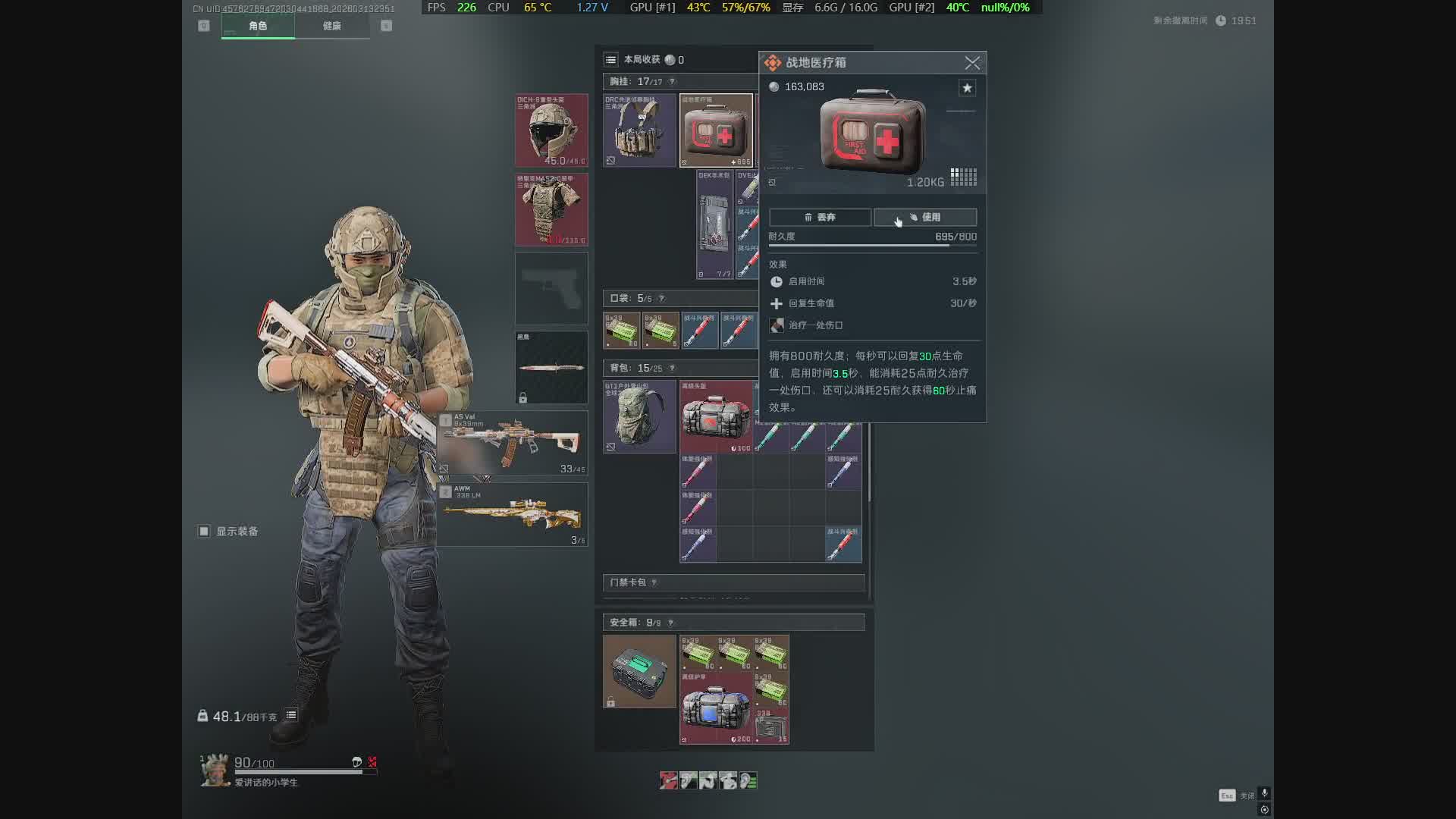Select the red medical duffel bag in backpack

pyautogui.click(x=716, y=417)
